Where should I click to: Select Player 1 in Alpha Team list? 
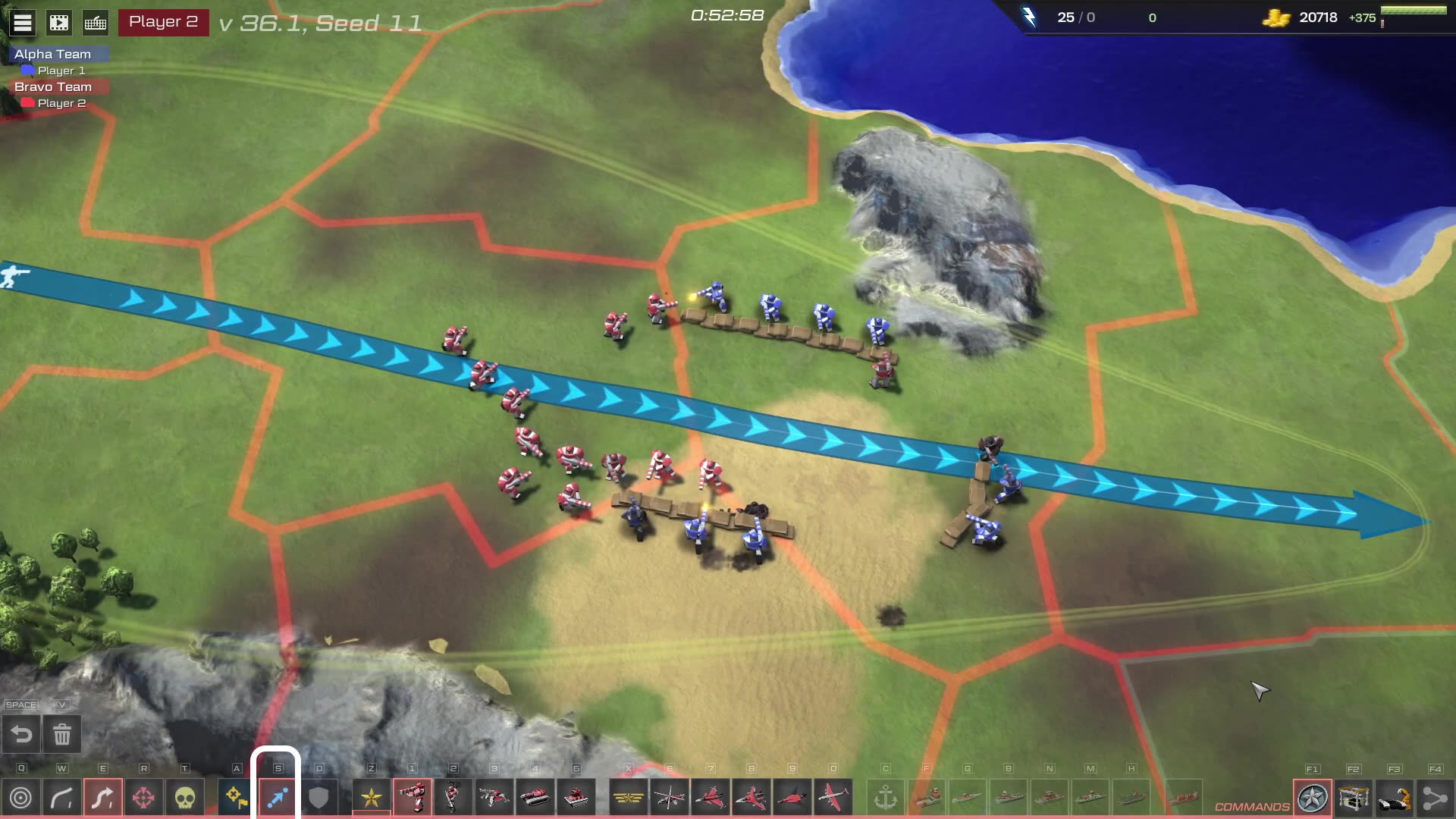click(61, 71)
